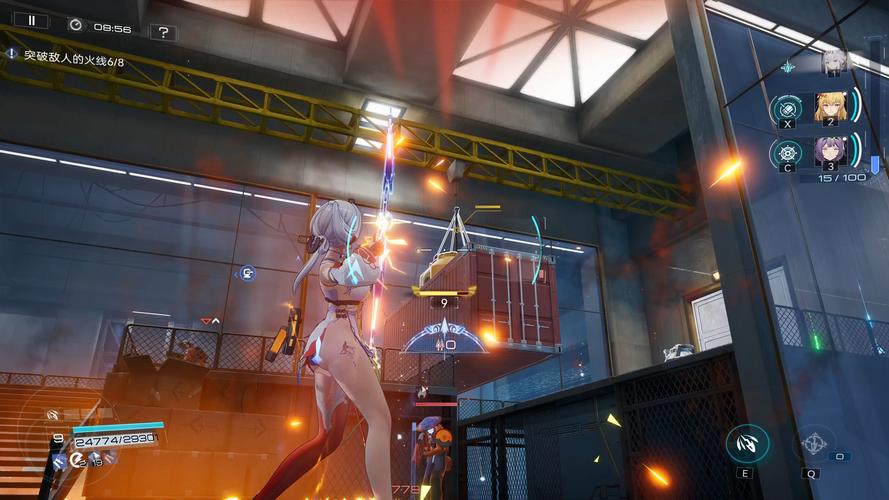Activate the glowing weapon skill icon
The height and width of the screenshot is (500, 889).
click(x=746, y=444)
